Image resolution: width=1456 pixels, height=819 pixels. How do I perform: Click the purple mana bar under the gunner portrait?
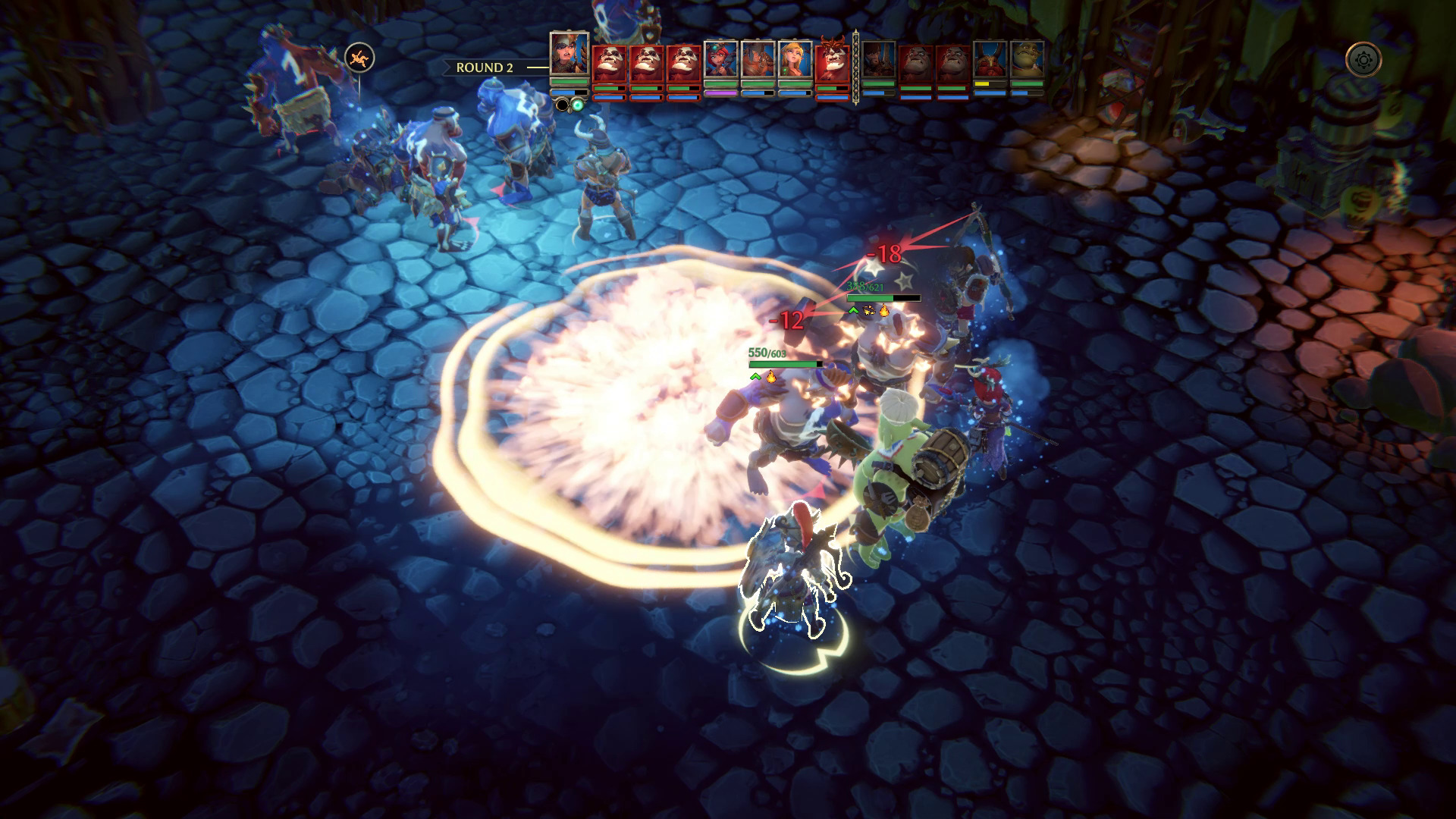pyautogui.click(x=720, y=94)
